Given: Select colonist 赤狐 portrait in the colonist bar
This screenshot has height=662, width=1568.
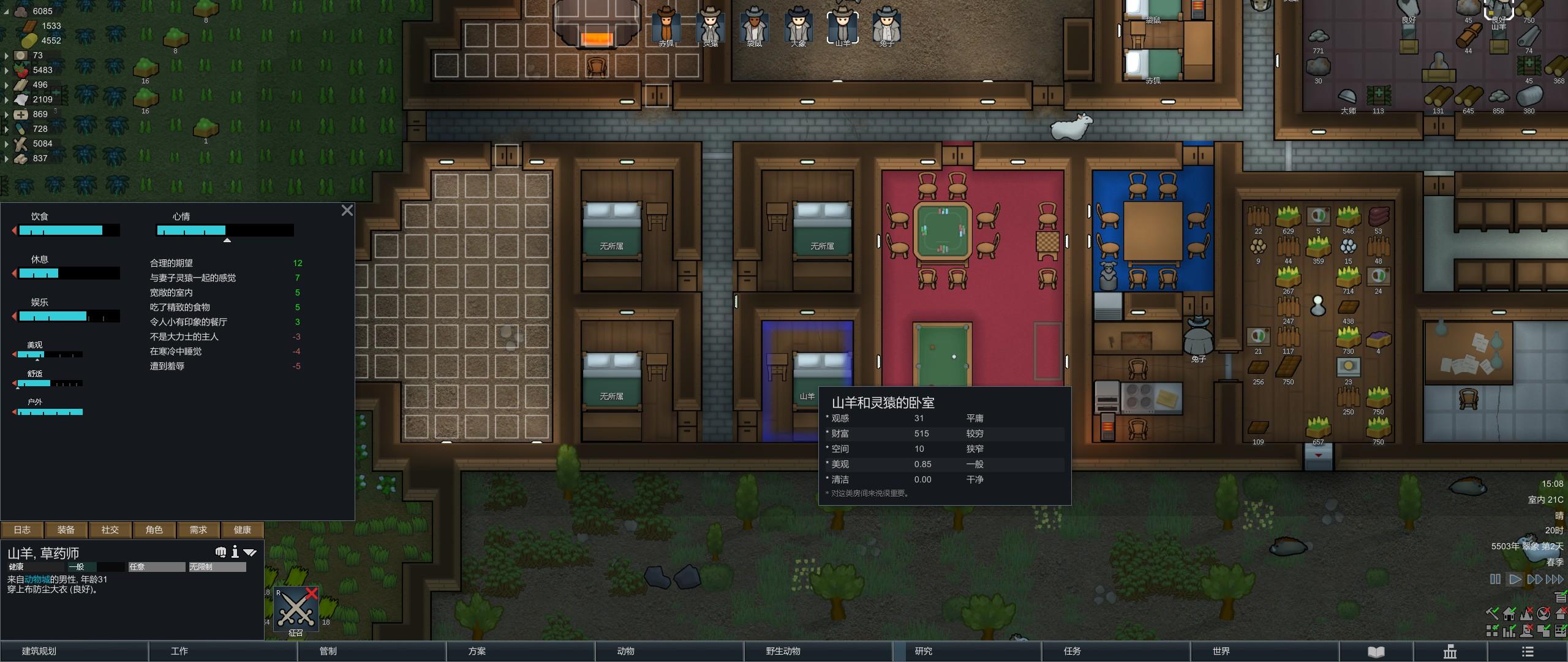Looking at the screenshot, I should pyautogui.click(x=666, y=26).
